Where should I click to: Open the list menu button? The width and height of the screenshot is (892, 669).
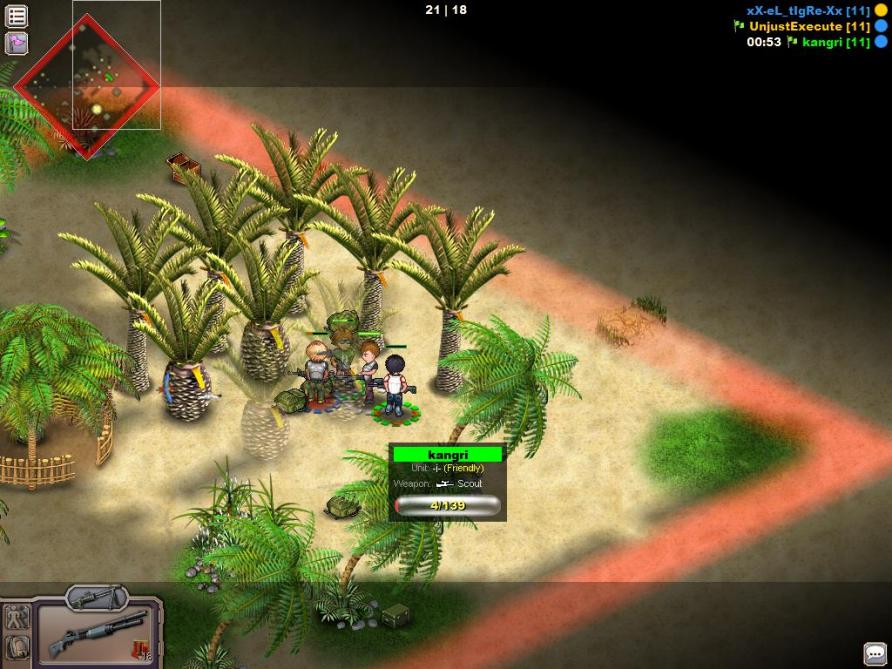17,16
